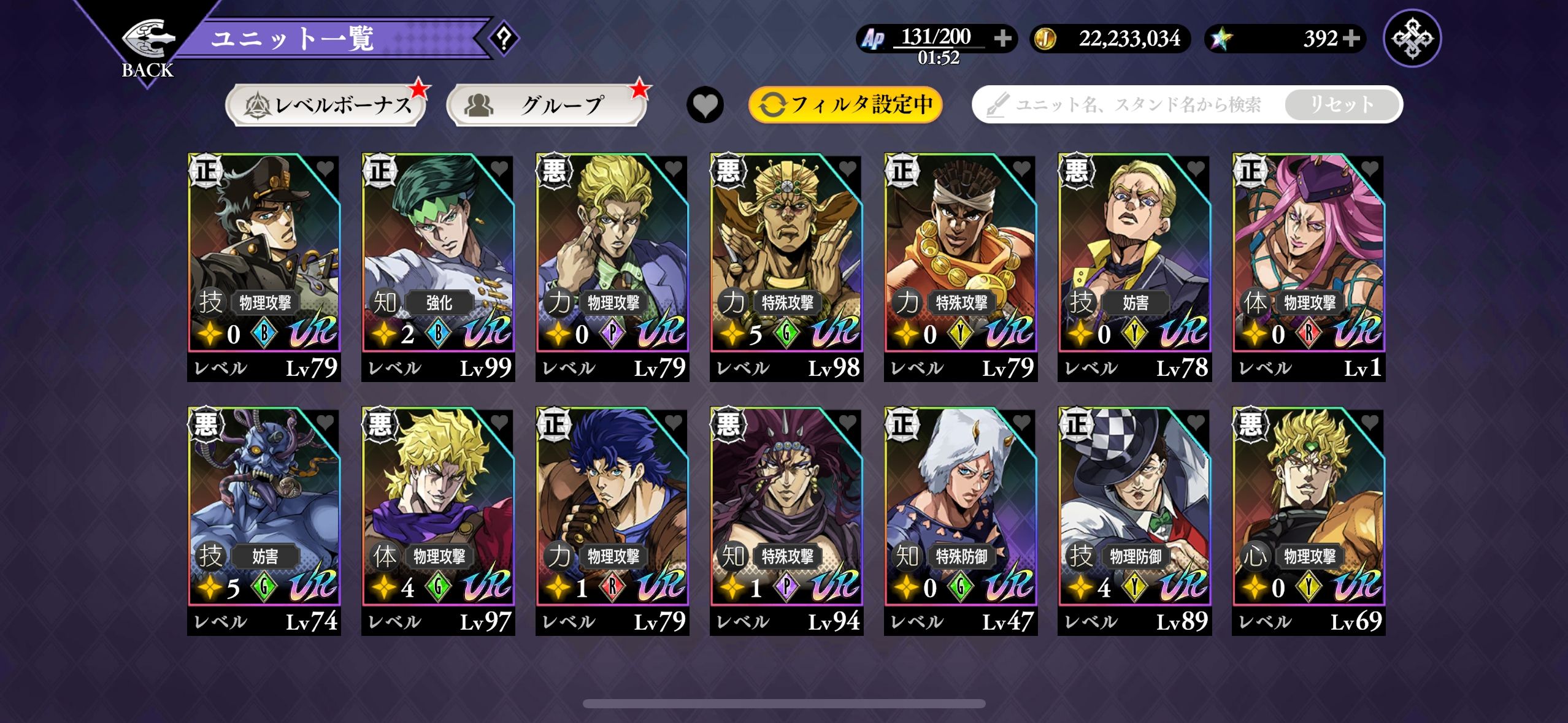Select the Lv98 golden headdress unit card
Screen dimensions: 1568x723
[786, 267]
